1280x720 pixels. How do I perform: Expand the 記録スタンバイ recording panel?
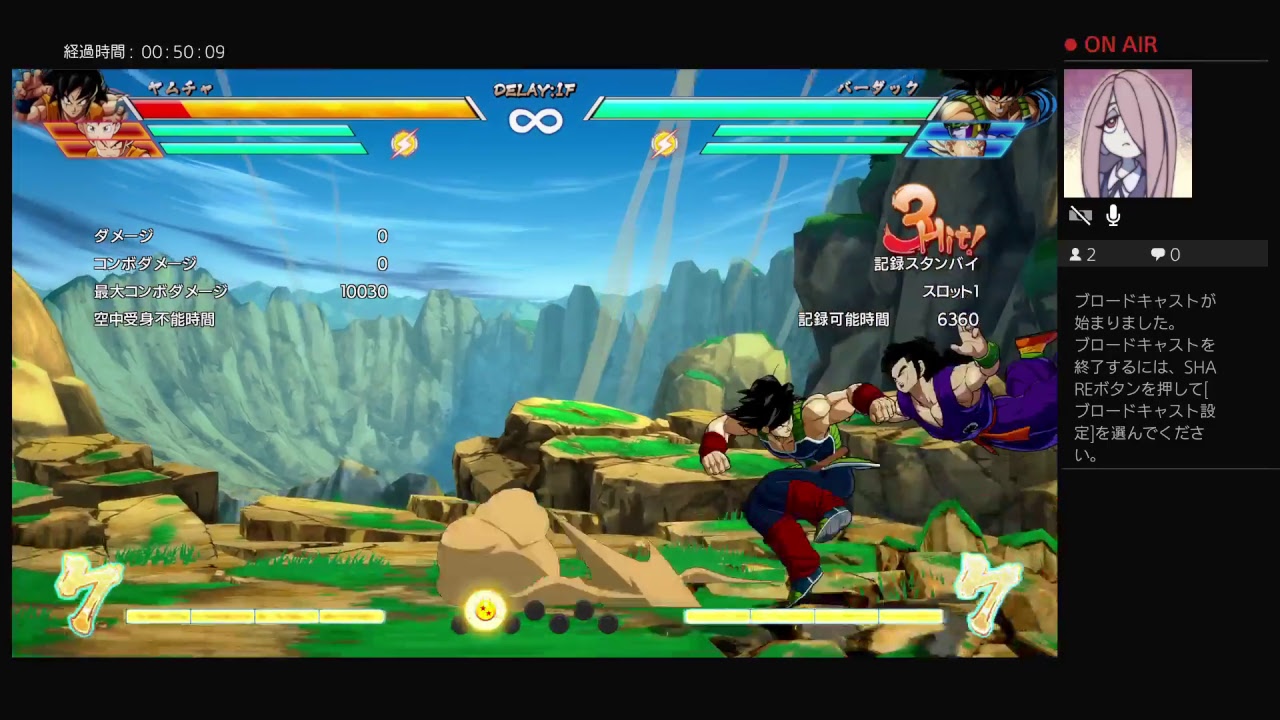(925, 264)
